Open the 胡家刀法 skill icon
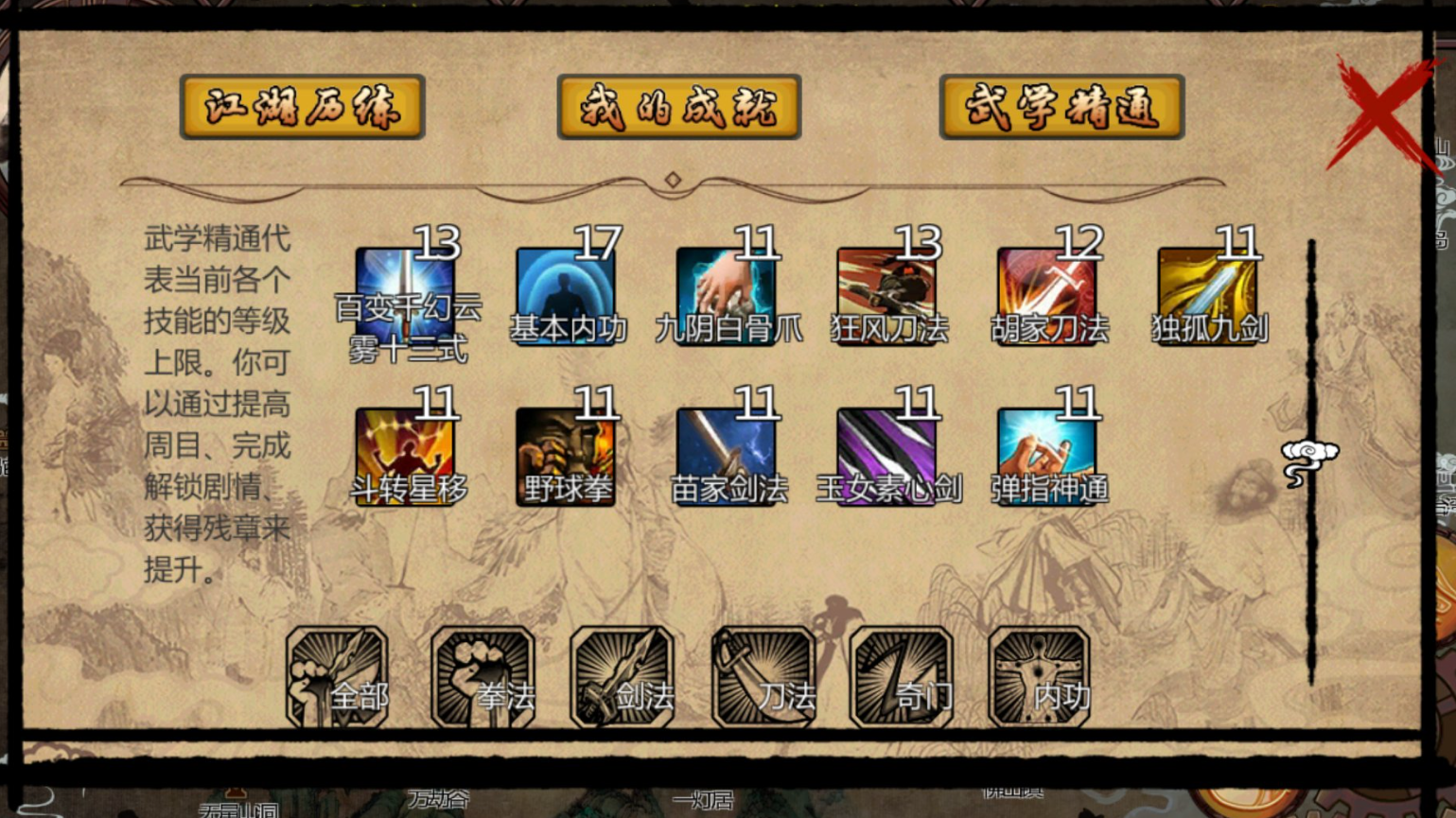The image size is (1456, 818). coord(1047,295)
